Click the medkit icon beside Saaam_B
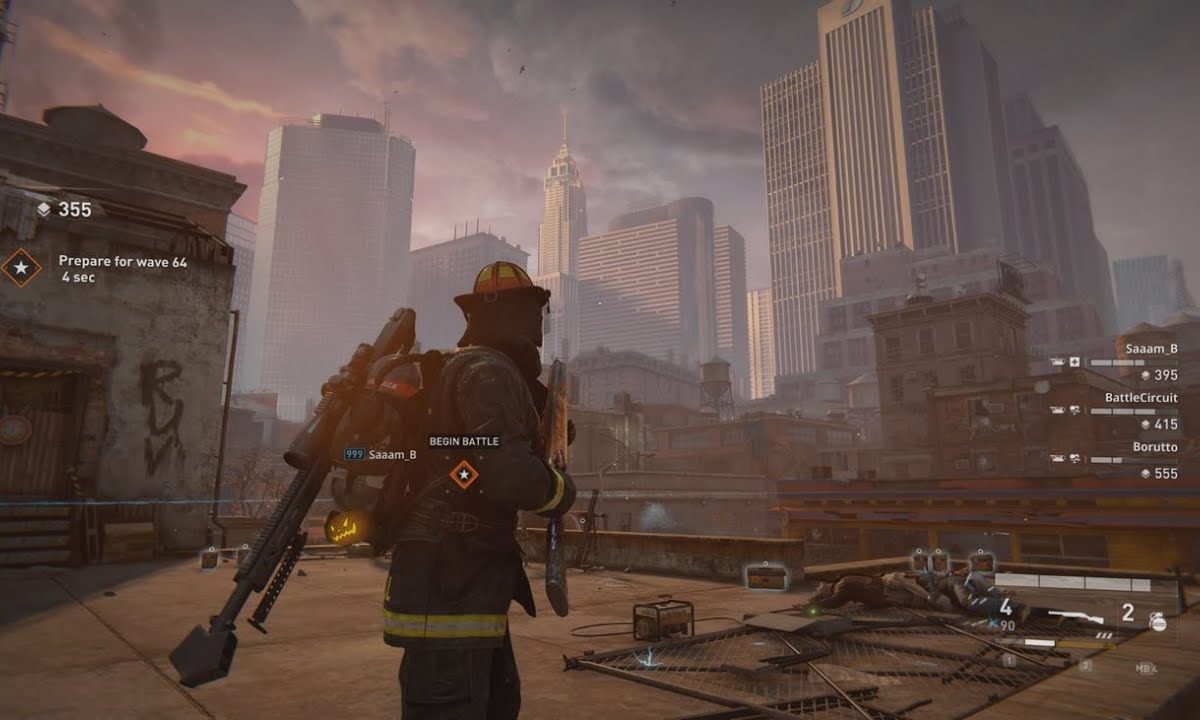 pos(1075,362)
